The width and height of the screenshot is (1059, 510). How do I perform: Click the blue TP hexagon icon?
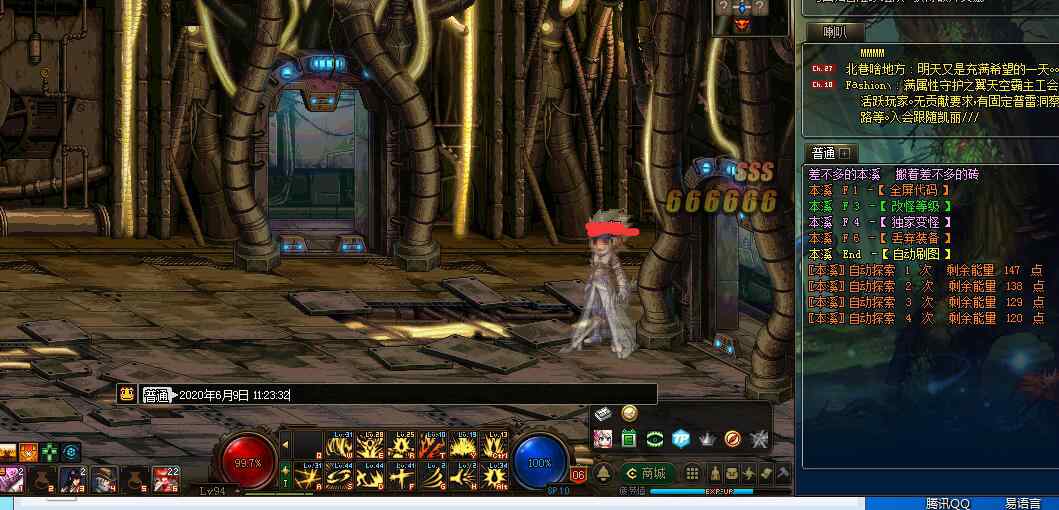[x=681, y=438]
